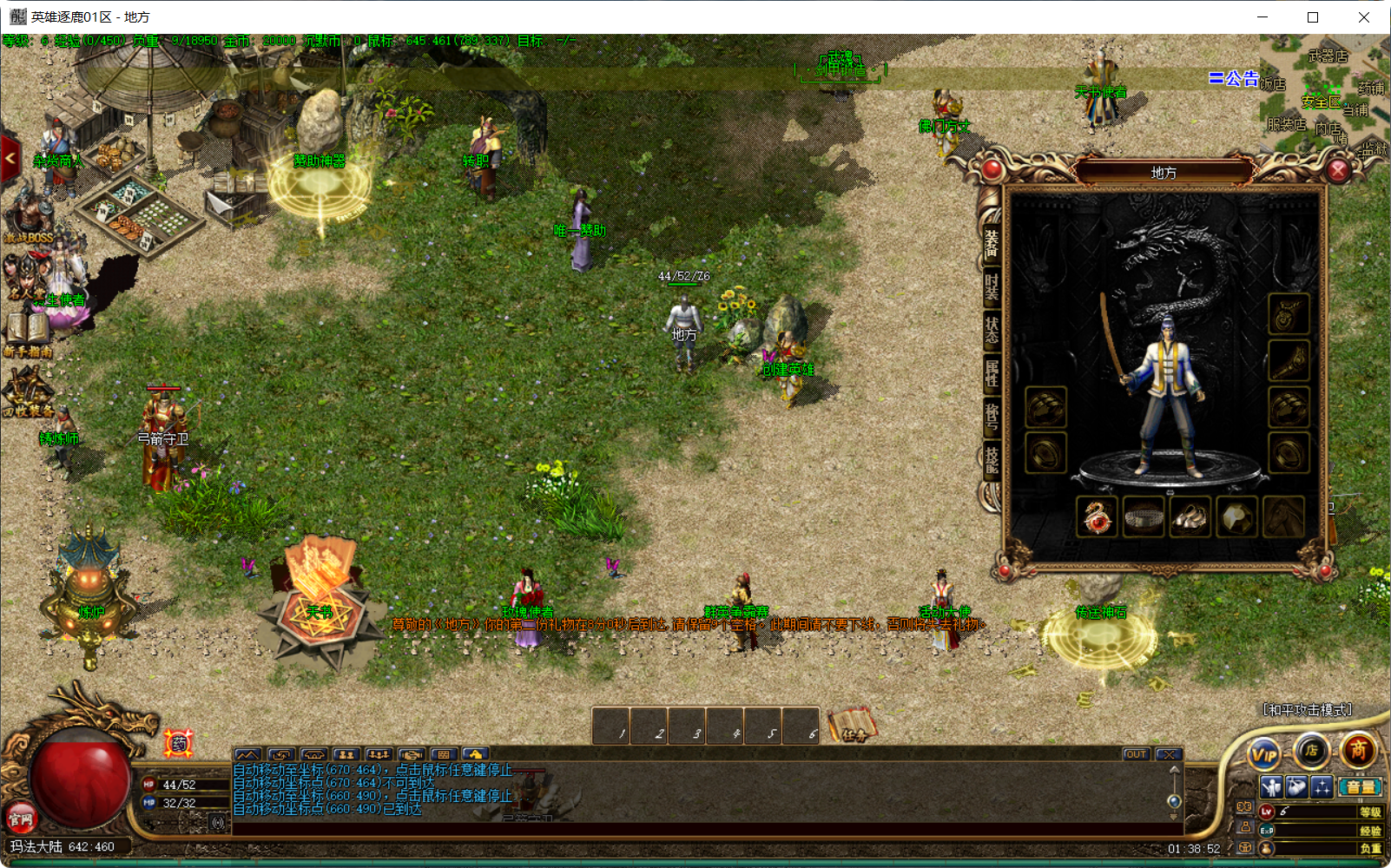The height and width of the screenshot is (868, 1391).
Task: Click the OUT toggle on the chat window
Action: [1136, 753]
